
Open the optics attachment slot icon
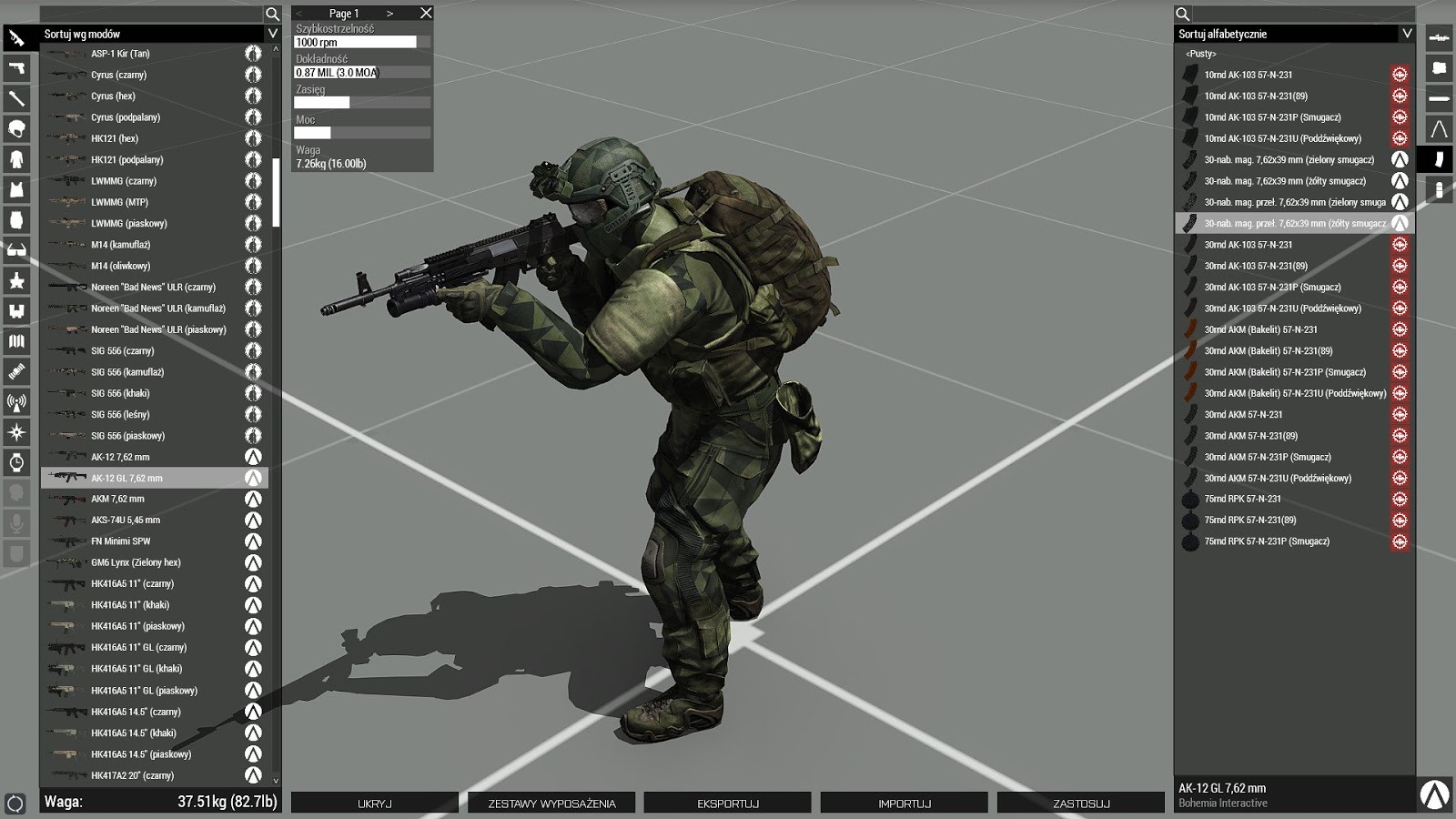1440,37
